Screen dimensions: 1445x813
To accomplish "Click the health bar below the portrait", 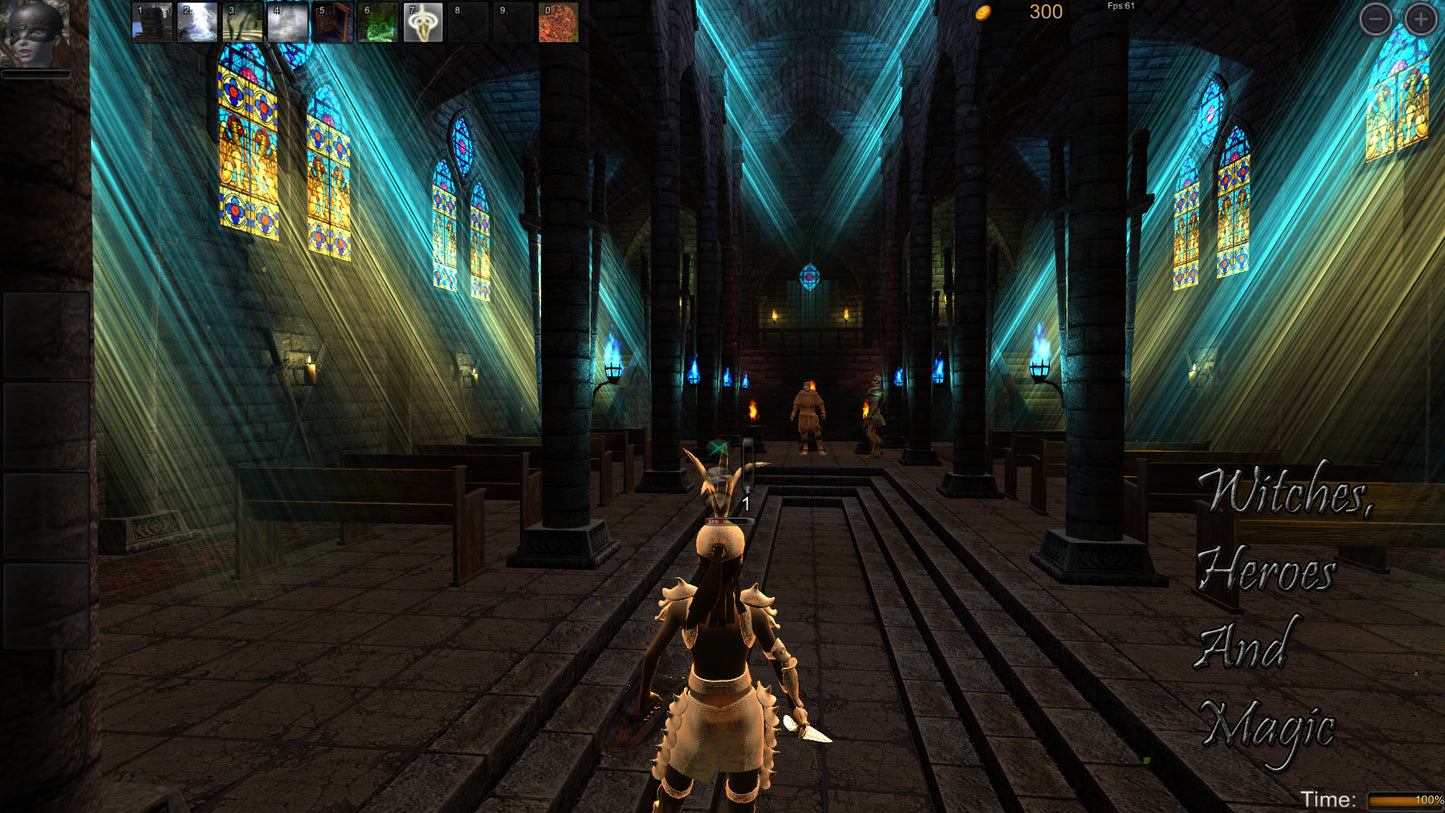I will click(x=35, y=73).
